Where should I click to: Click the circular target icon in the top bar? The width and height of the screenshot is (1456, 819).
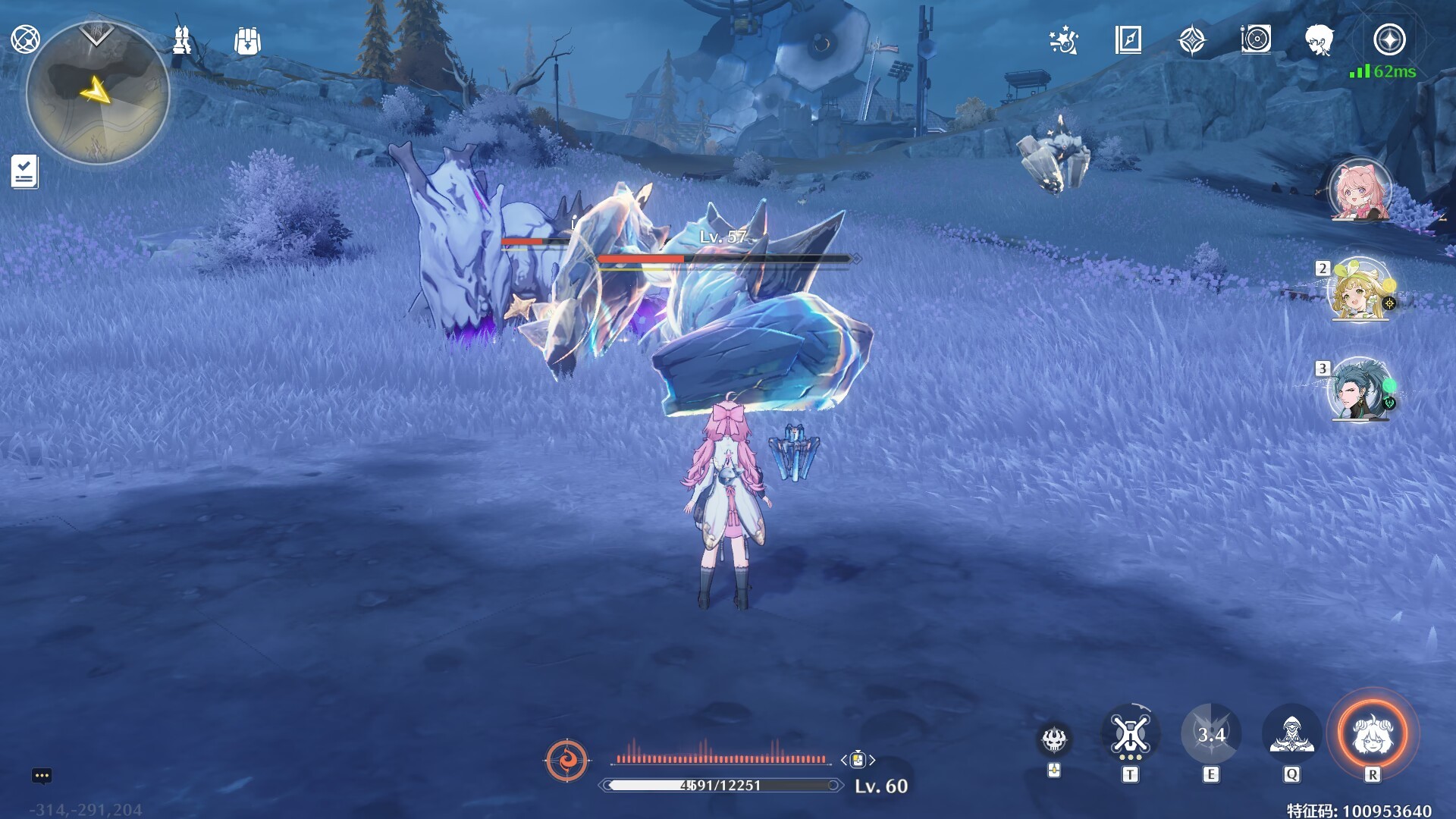pyautogui.click(x=1256, y=39)
